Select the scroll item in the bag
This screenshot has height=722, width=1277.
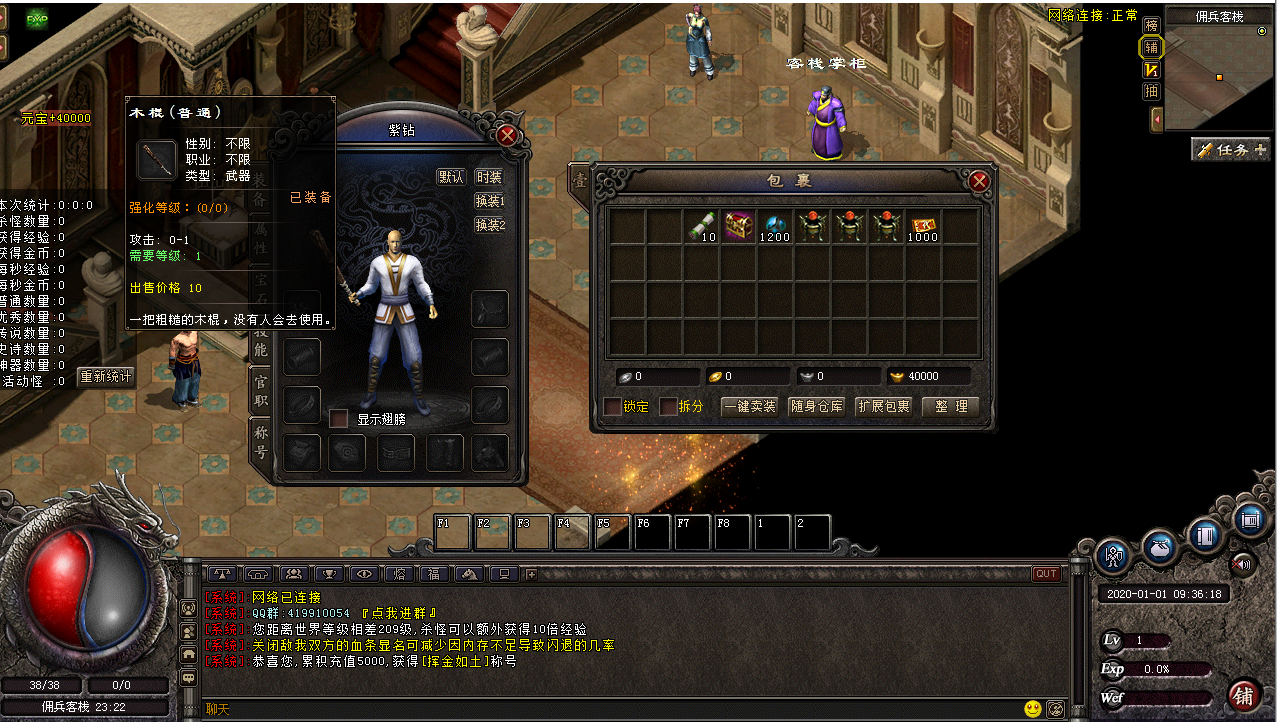point(700,226)
